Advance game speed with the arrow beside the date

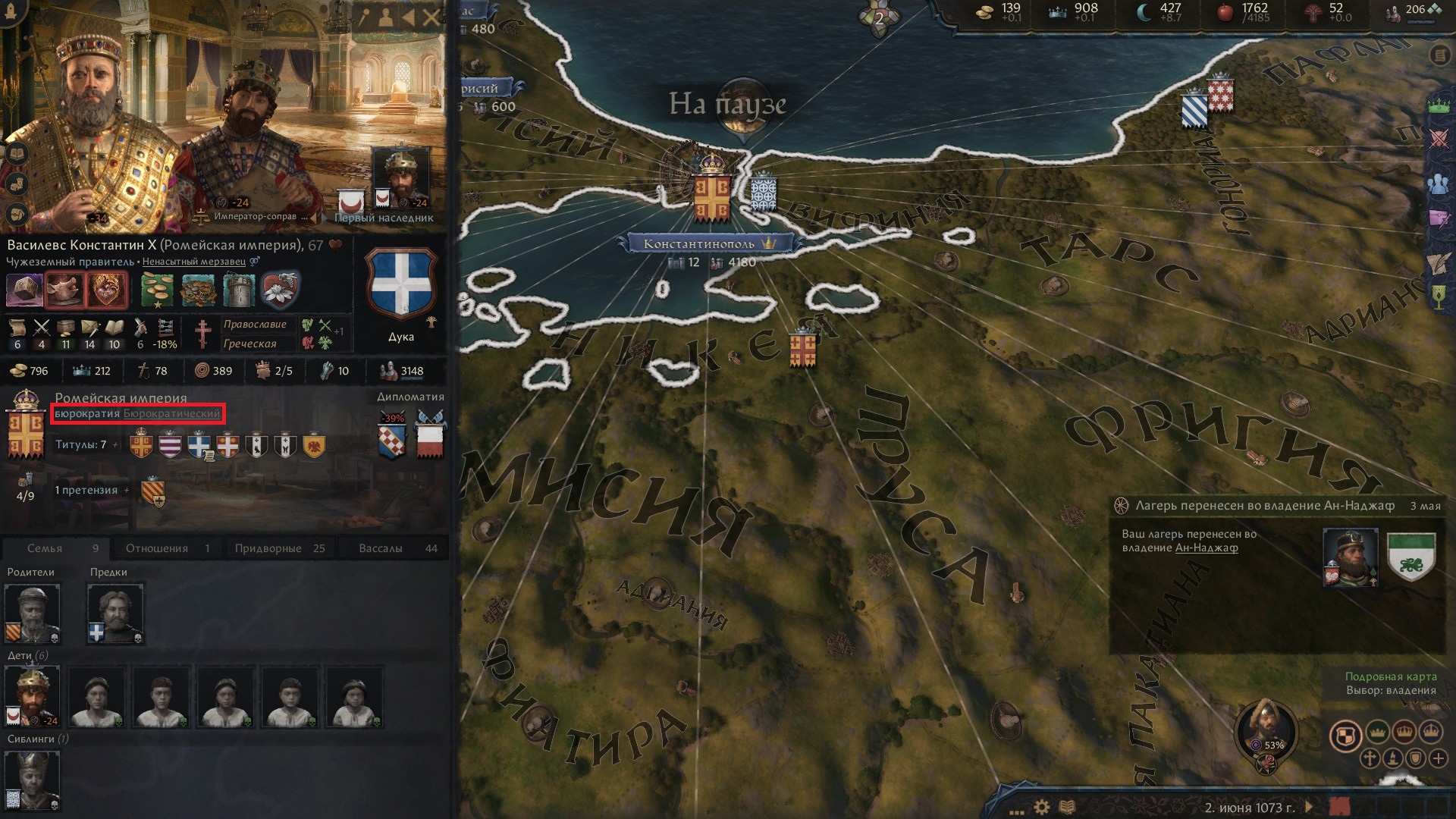[x=1310, y=805]
